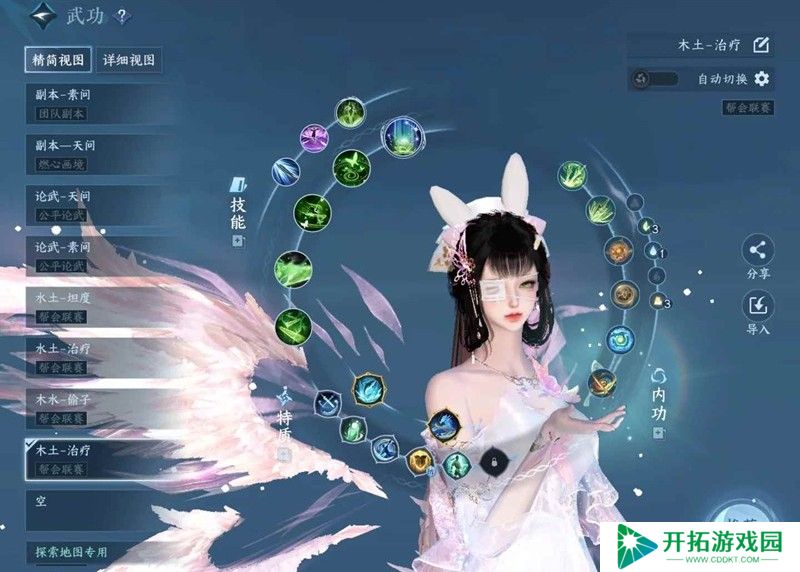Select the 副本—天问 build preset
The height and width of the screenshot is (572, 800).
coord(92,153)
